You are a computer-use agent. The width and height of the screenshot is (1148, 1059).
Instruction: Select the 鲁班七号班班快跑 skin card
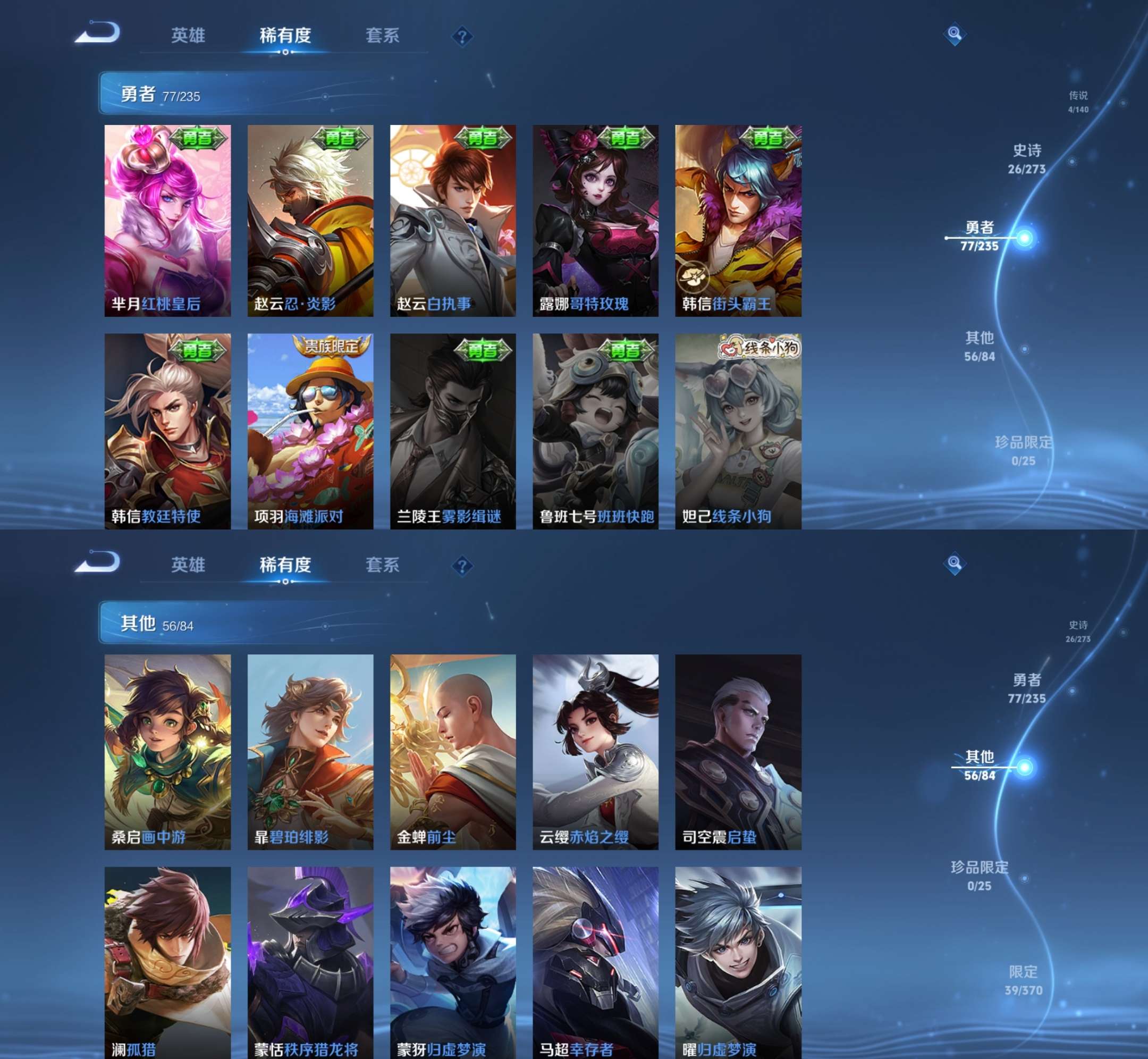[595, 431]
